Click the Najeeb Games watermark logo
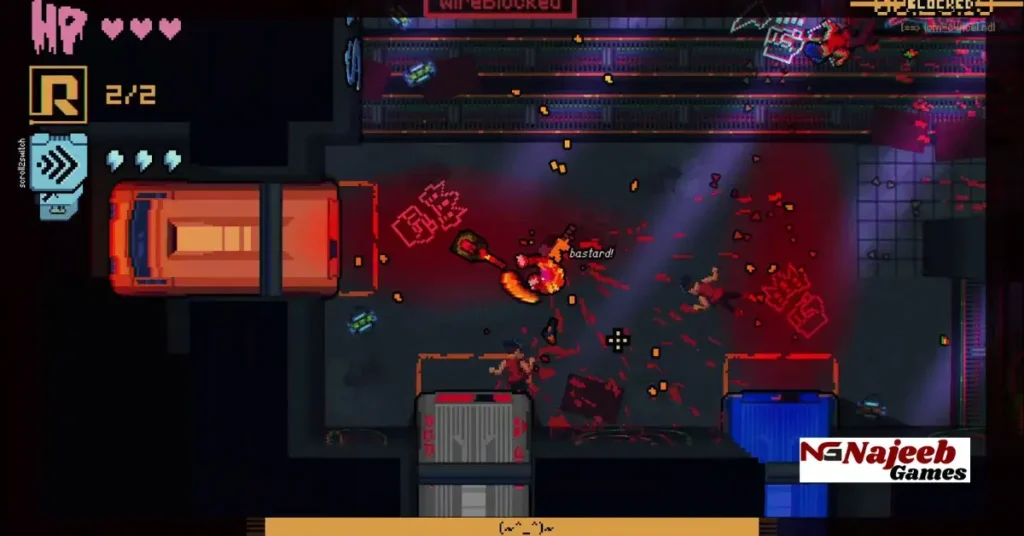The height and width of the screenshot is (536, 1024). 884,460
